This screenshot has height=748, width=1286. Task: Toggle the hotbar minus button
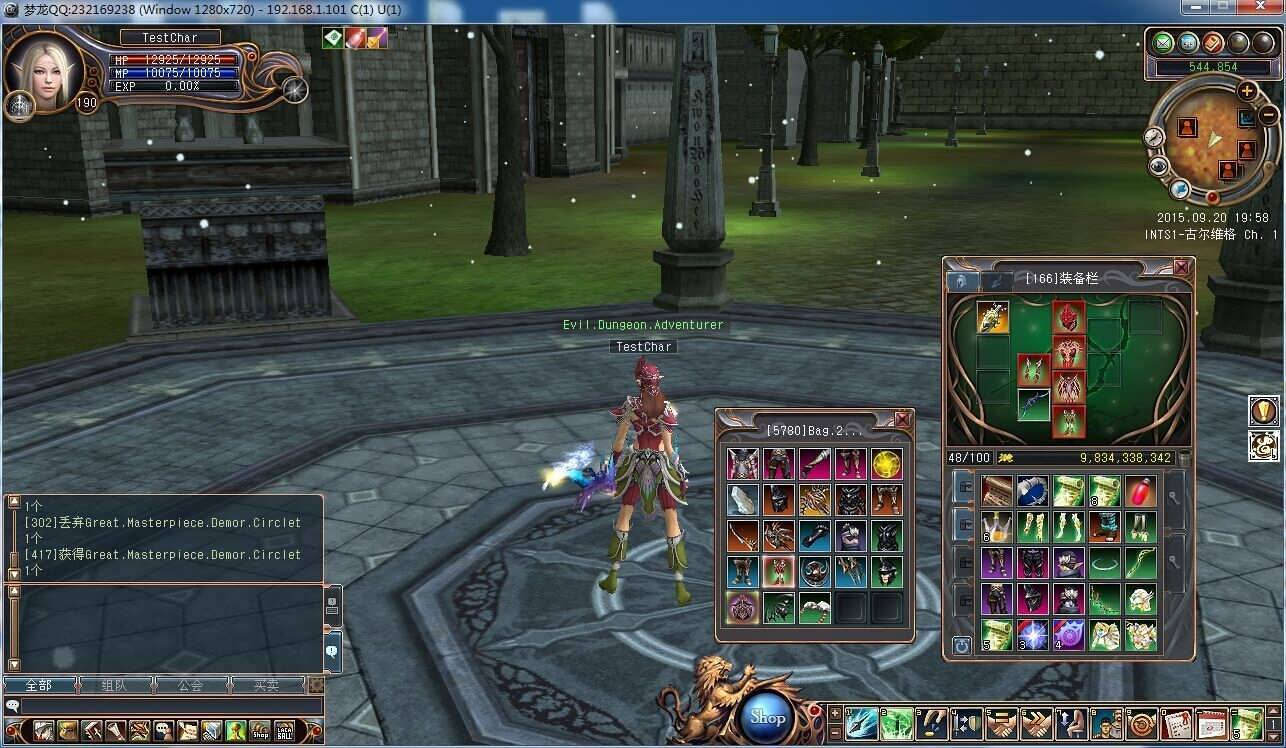[x=835, y=732]
